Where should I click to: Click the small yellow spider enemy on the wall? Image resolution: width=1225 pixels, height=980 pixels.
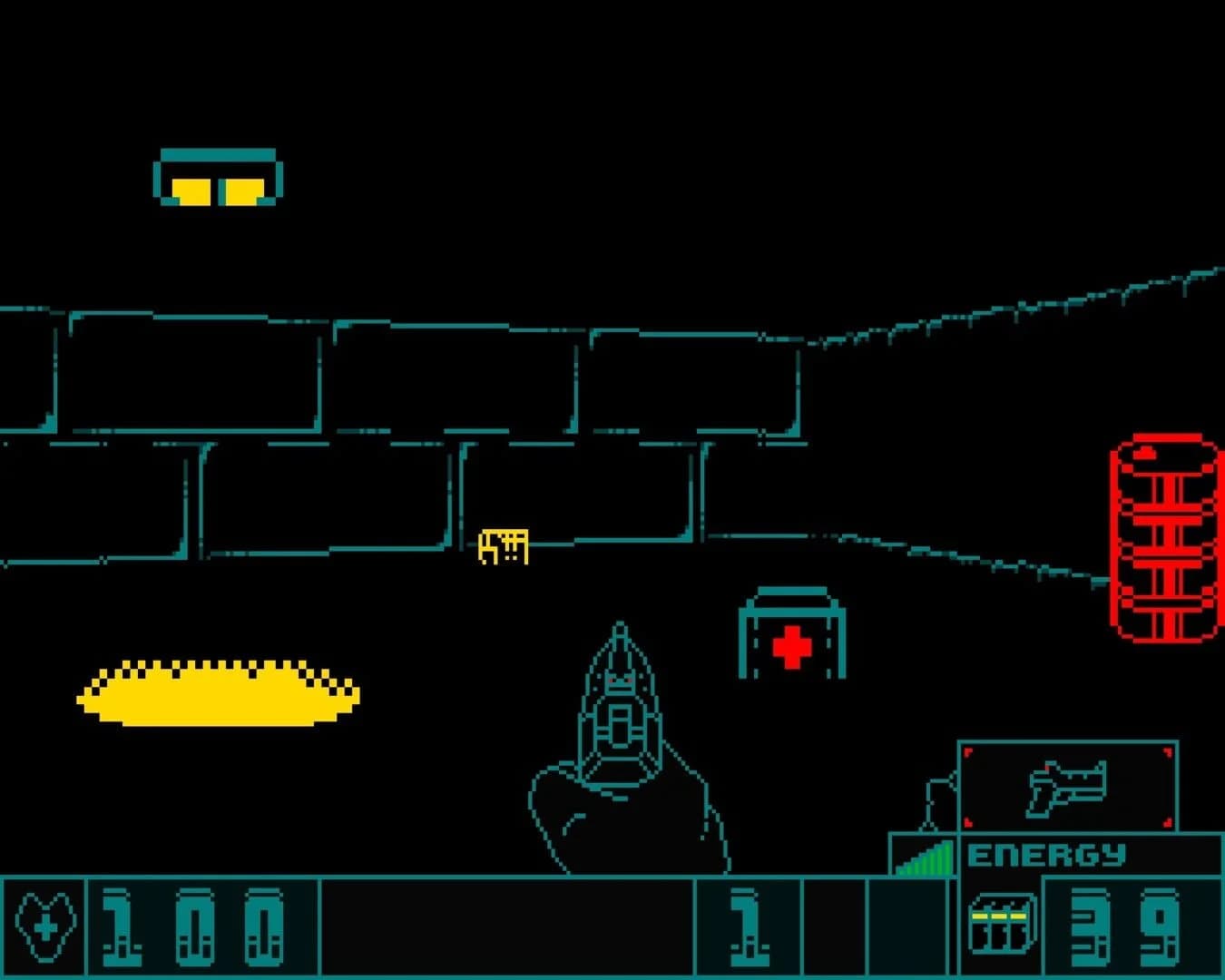(x=503, y=547)
